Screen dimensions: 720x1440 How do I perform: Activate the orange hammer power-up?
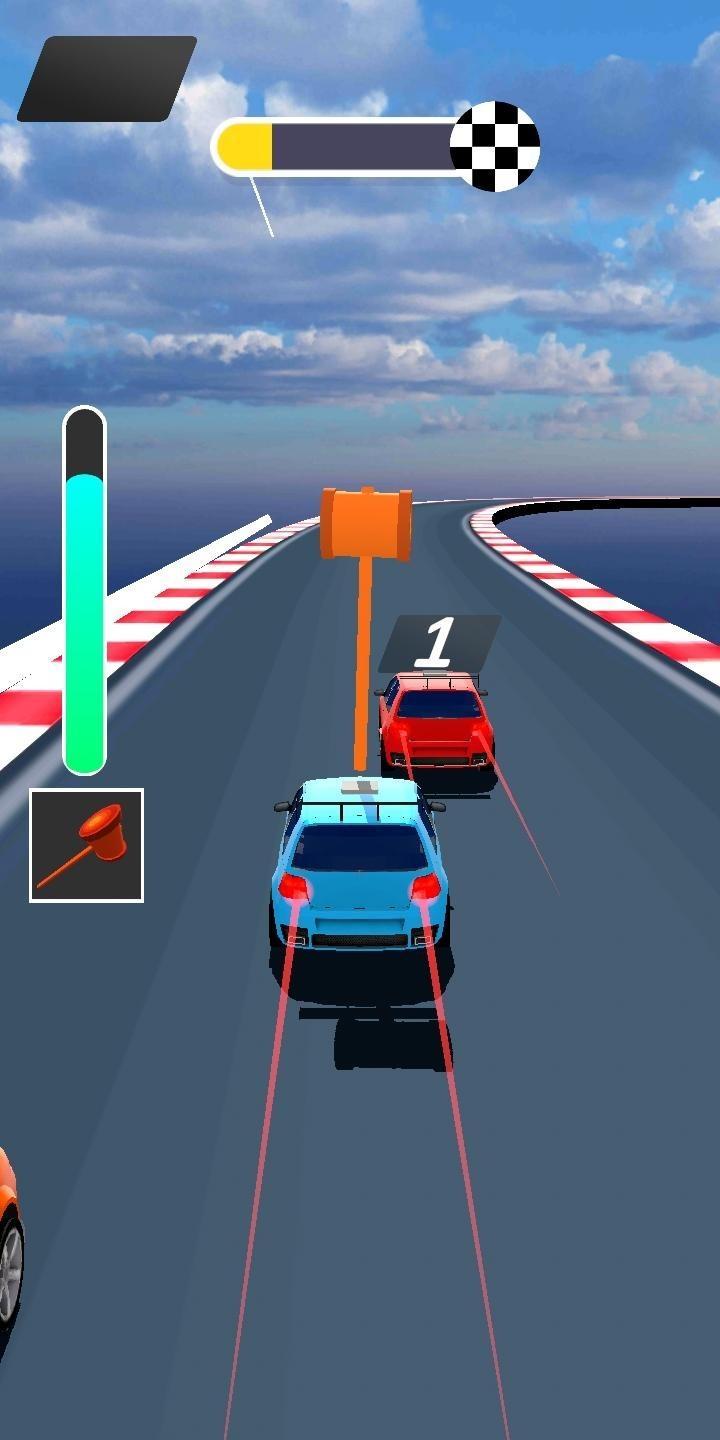point(86,845)
